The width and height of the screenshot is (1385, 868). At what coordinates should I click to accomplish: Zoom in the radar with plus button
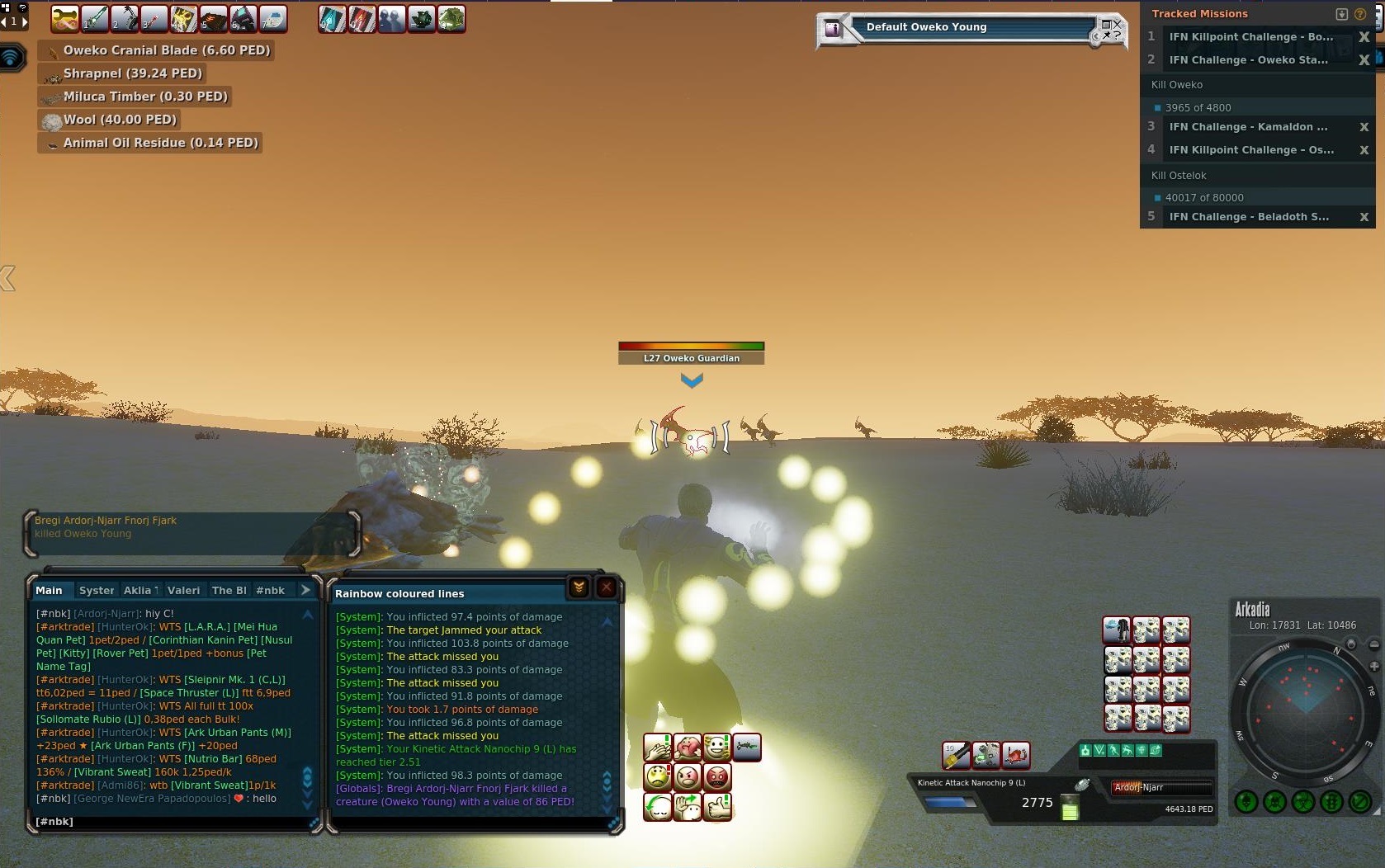click(1374, 666)
